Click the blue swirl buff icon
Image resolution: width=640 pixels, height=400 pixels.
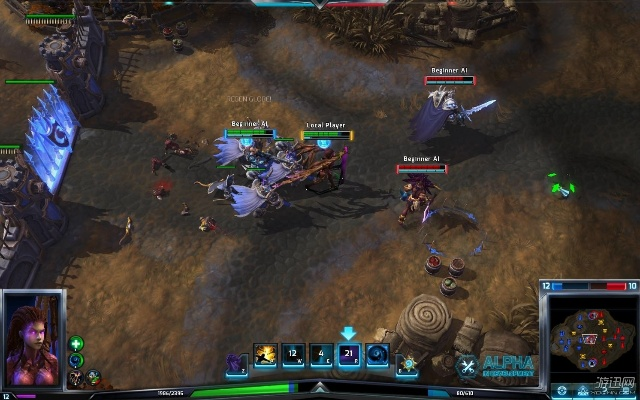[x=77, y=360]
